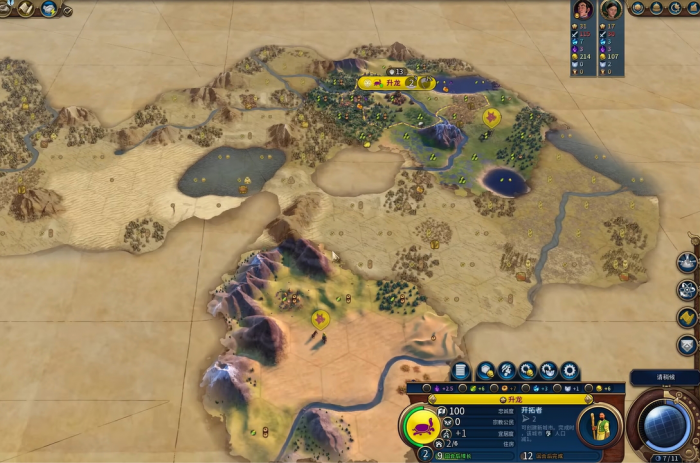Click the gear button at the row's right end
Image resolution: width=700 pixels, height=463 pixels.
coord(570,370)
